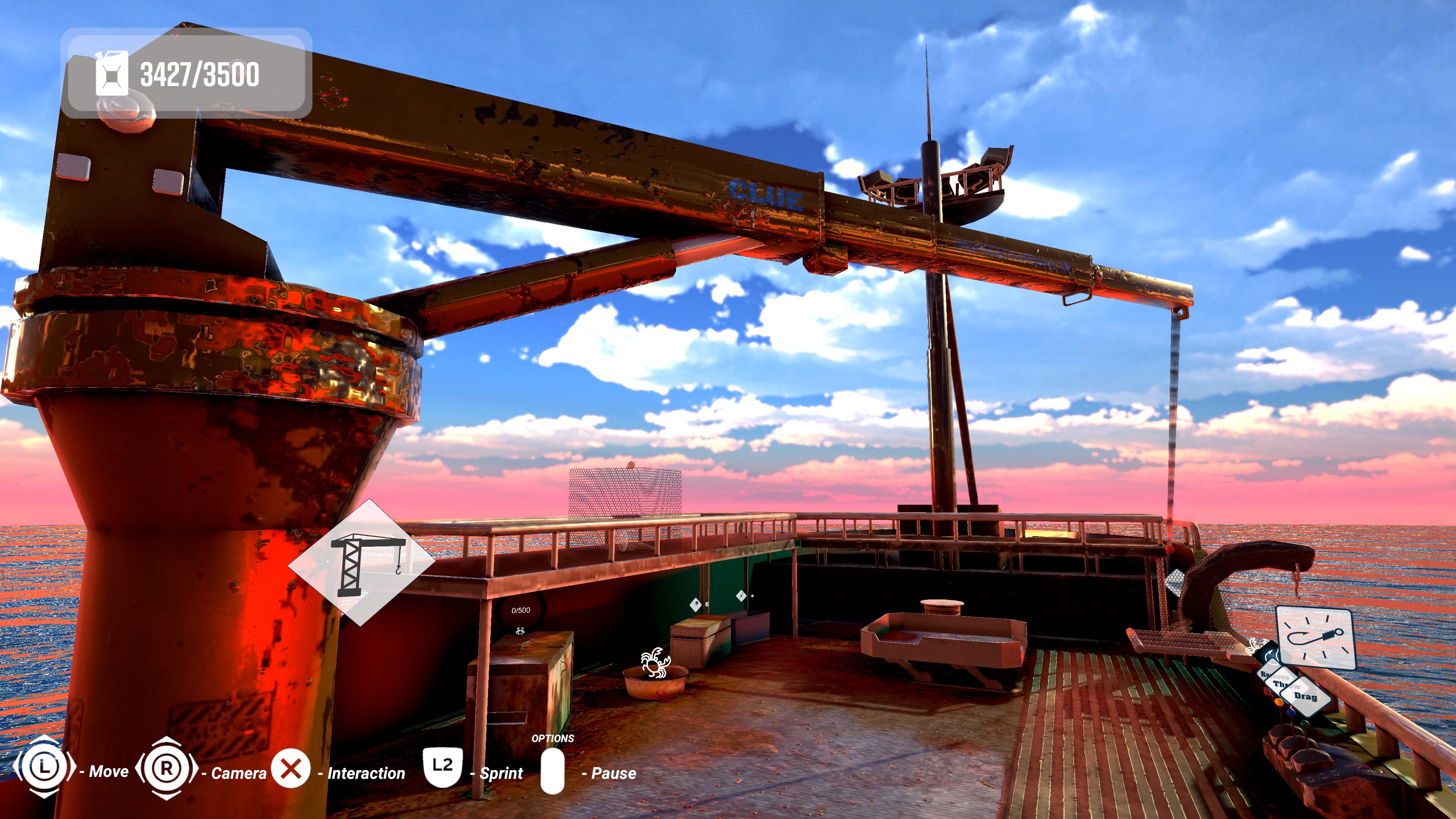This screenshot has width=1456, height=819.
Task: Select the Drag tag on the fishing rod
Action: coord(1306,697)
